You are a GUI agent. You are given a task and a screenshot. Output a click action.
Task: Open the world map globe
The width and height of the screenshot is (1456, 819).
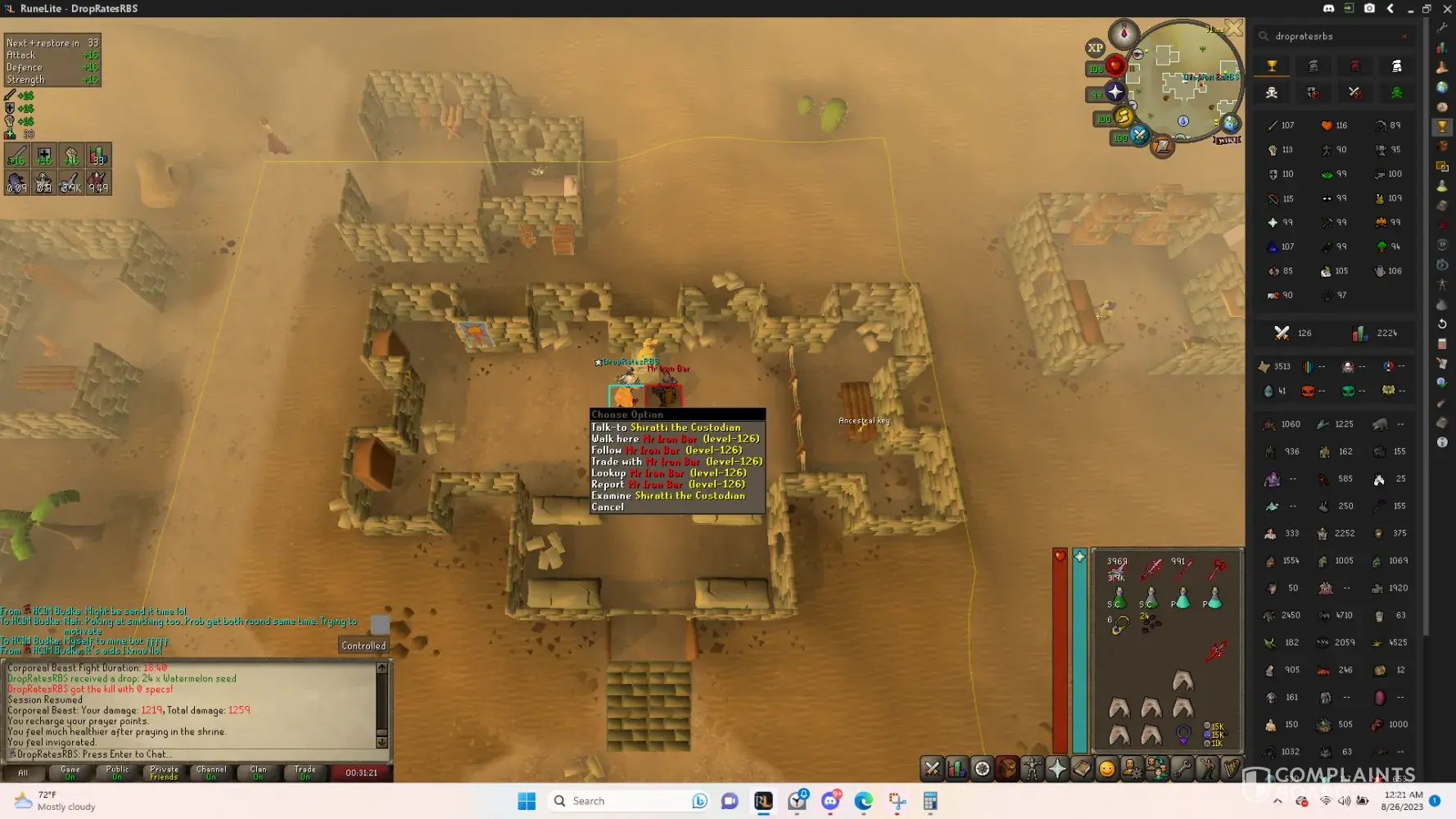pos(1230,124)
